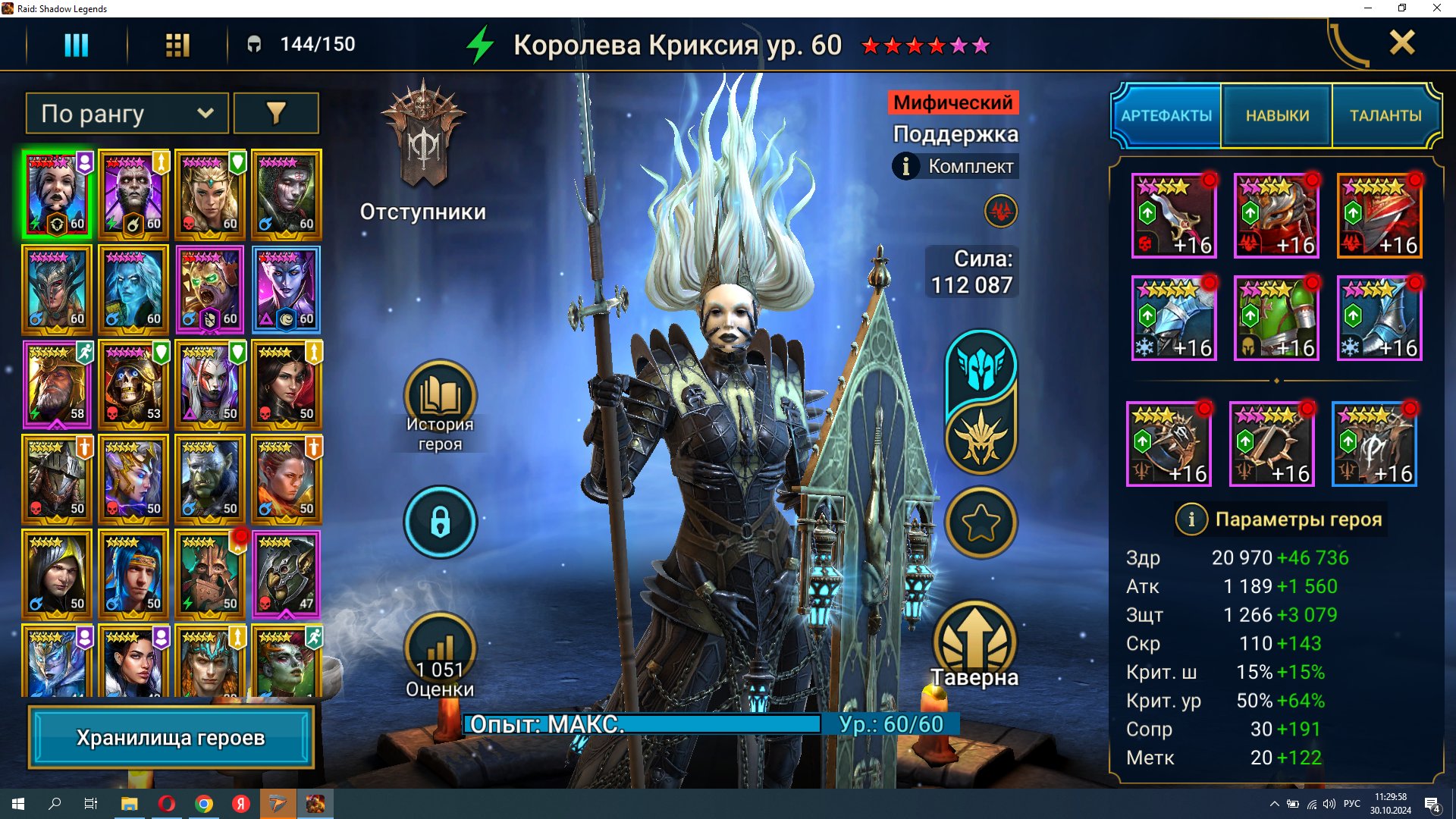Switch to the grid view icon
The height and width of the screenshot is (819, 1456).
[177, 45]
